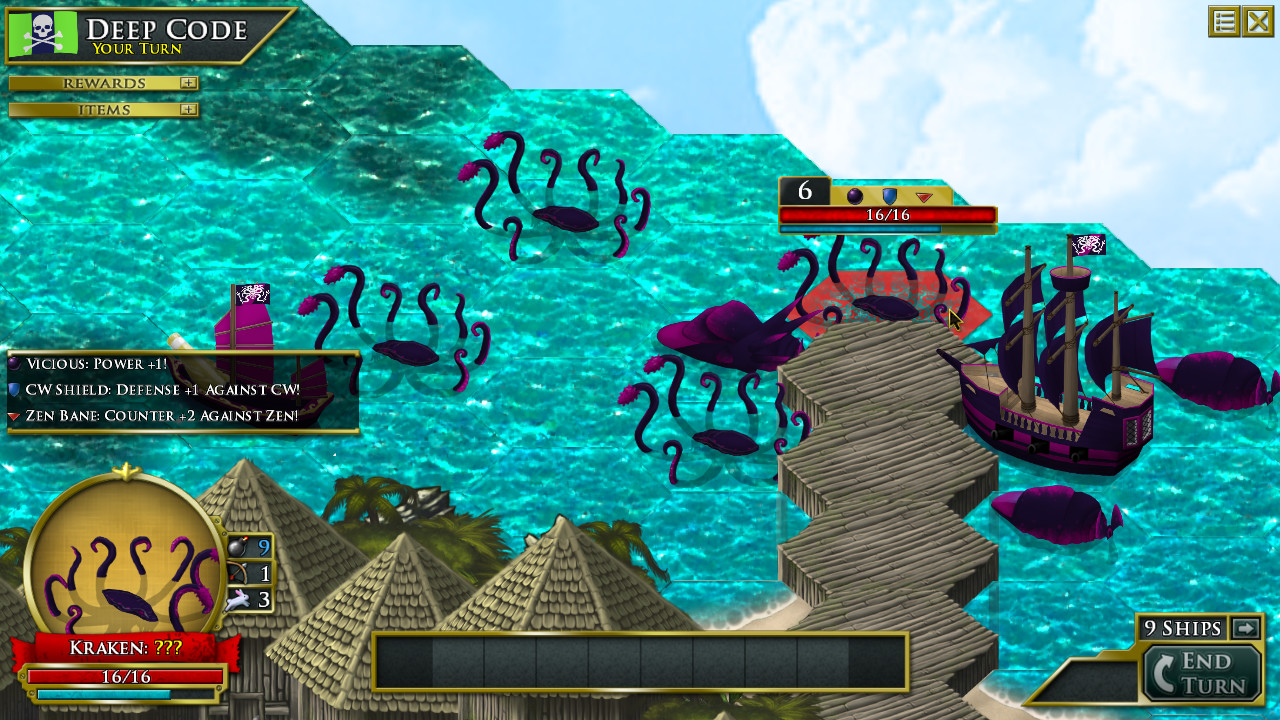Open the menu list icon at top right

point(1224,20)
